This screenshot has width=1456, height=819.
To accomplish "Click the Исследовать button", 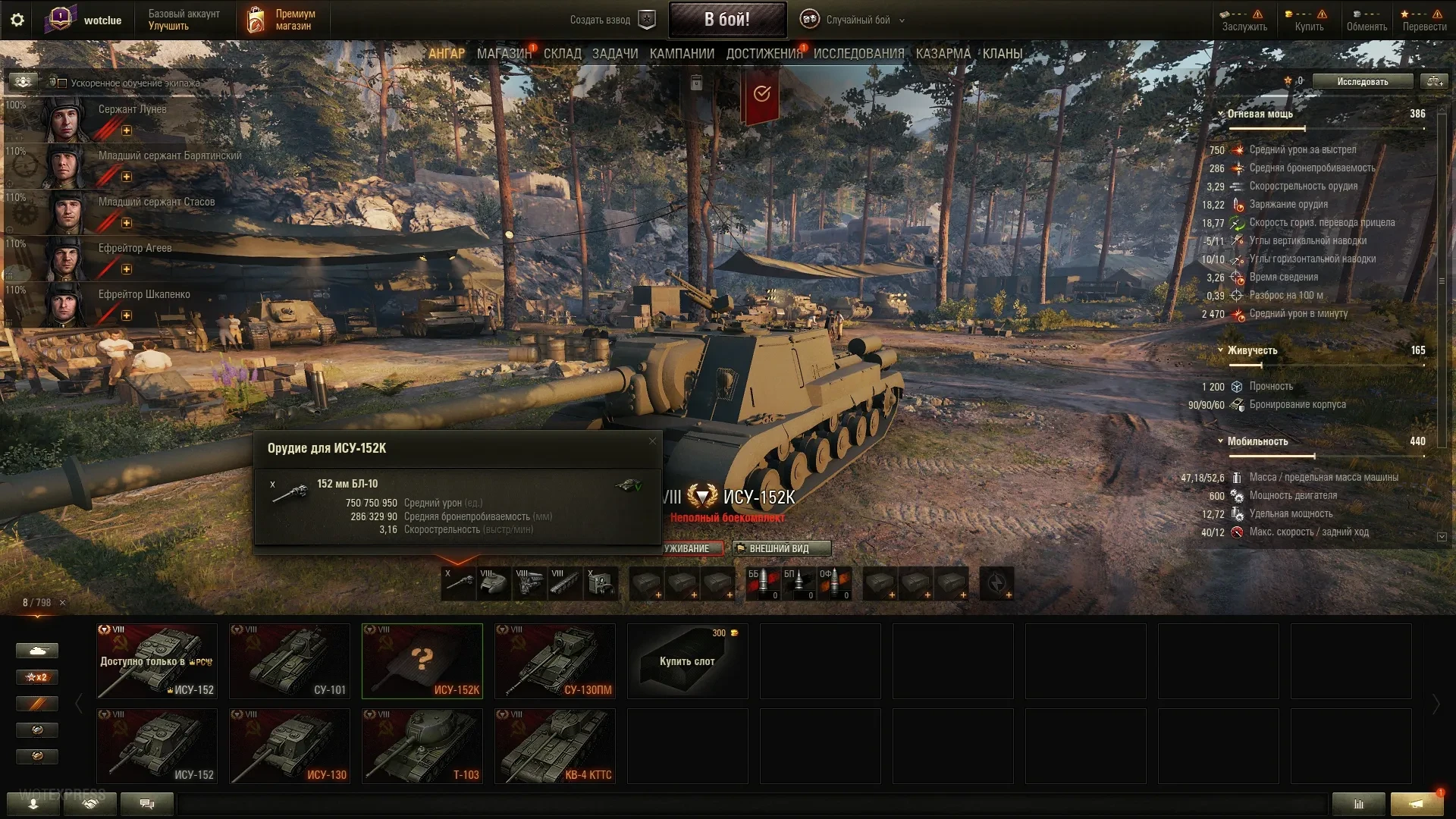I will click(1362, 81).
